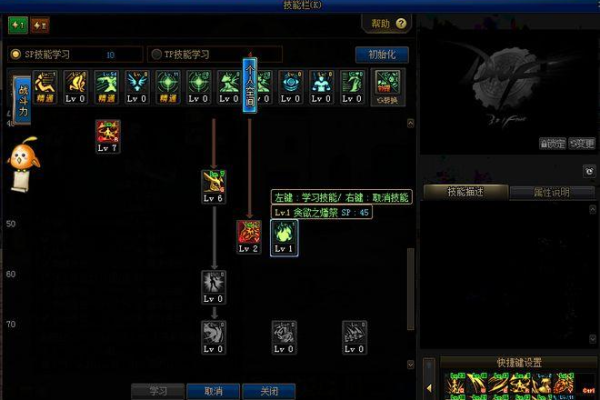
Task: Cancel changes with the 取消 button
Action: pos(212,391)
